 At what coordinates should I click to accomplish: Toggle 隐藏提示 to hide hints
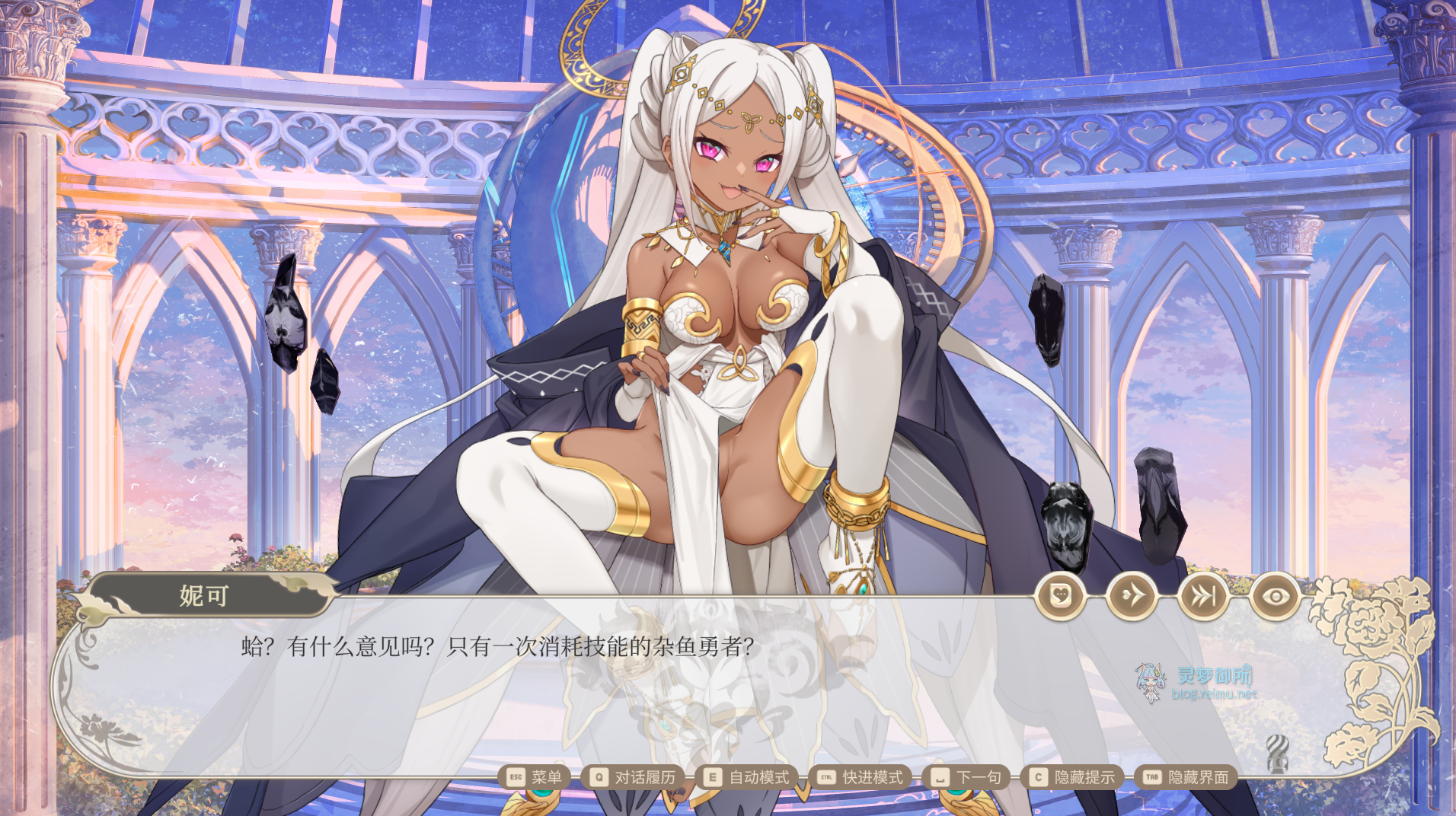click(x=1084, y=777)
